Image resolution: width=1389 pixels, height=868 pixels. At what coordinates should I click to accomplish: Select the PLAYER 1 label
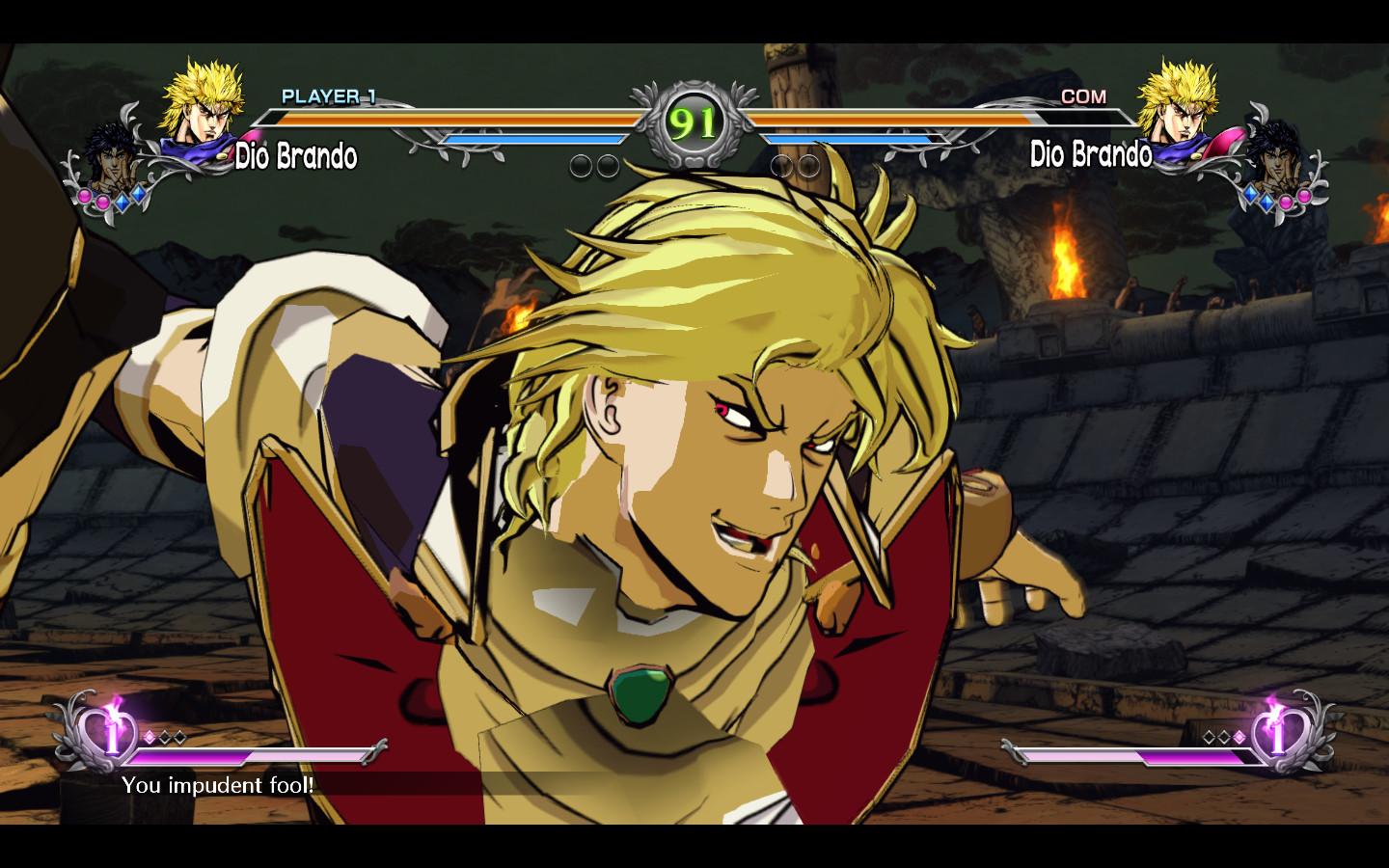tap(328, 95)
